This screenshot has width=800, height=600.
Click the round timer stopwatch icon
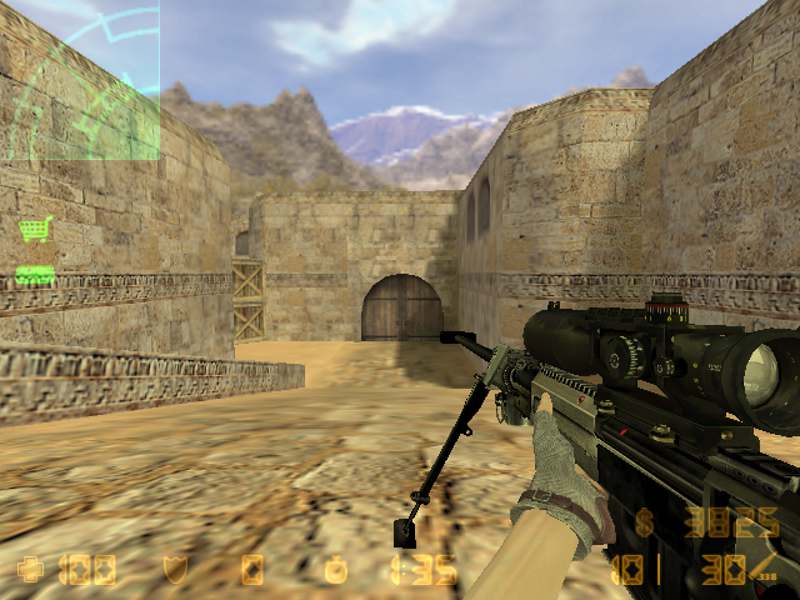pos(337,570)
